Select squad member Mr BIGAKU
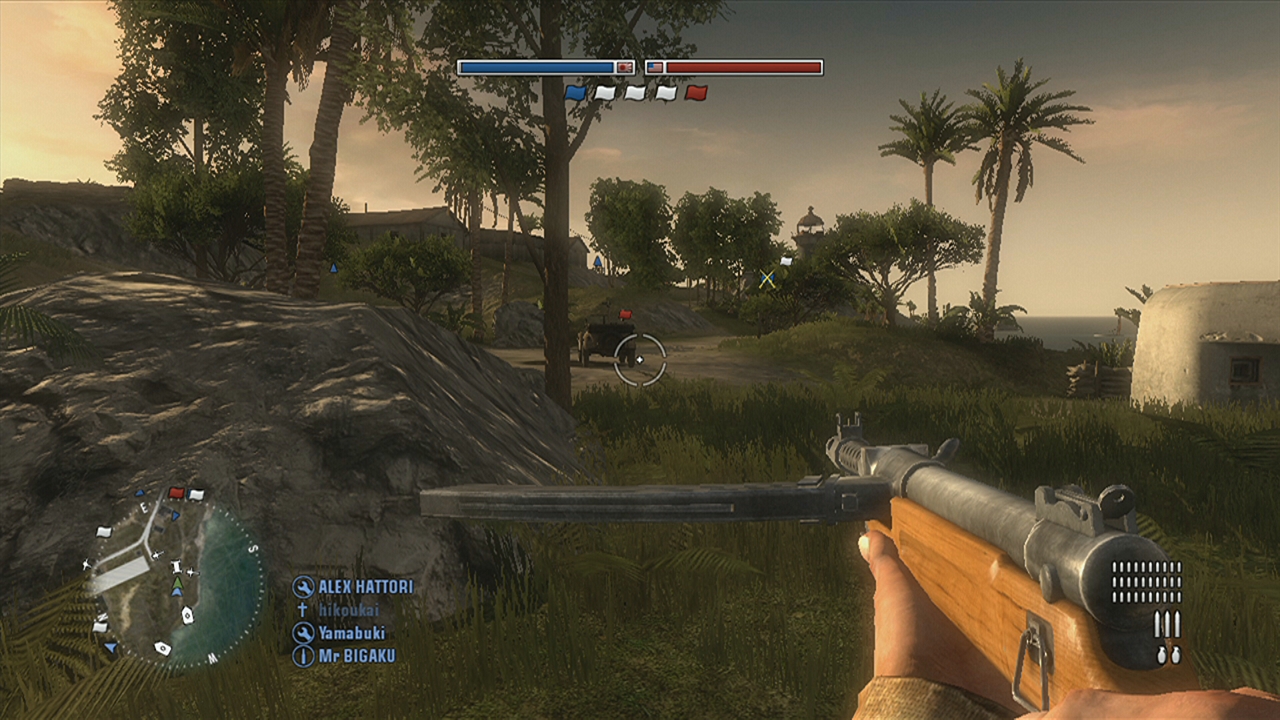This screenshot has width=1280, height=720. 356,656
